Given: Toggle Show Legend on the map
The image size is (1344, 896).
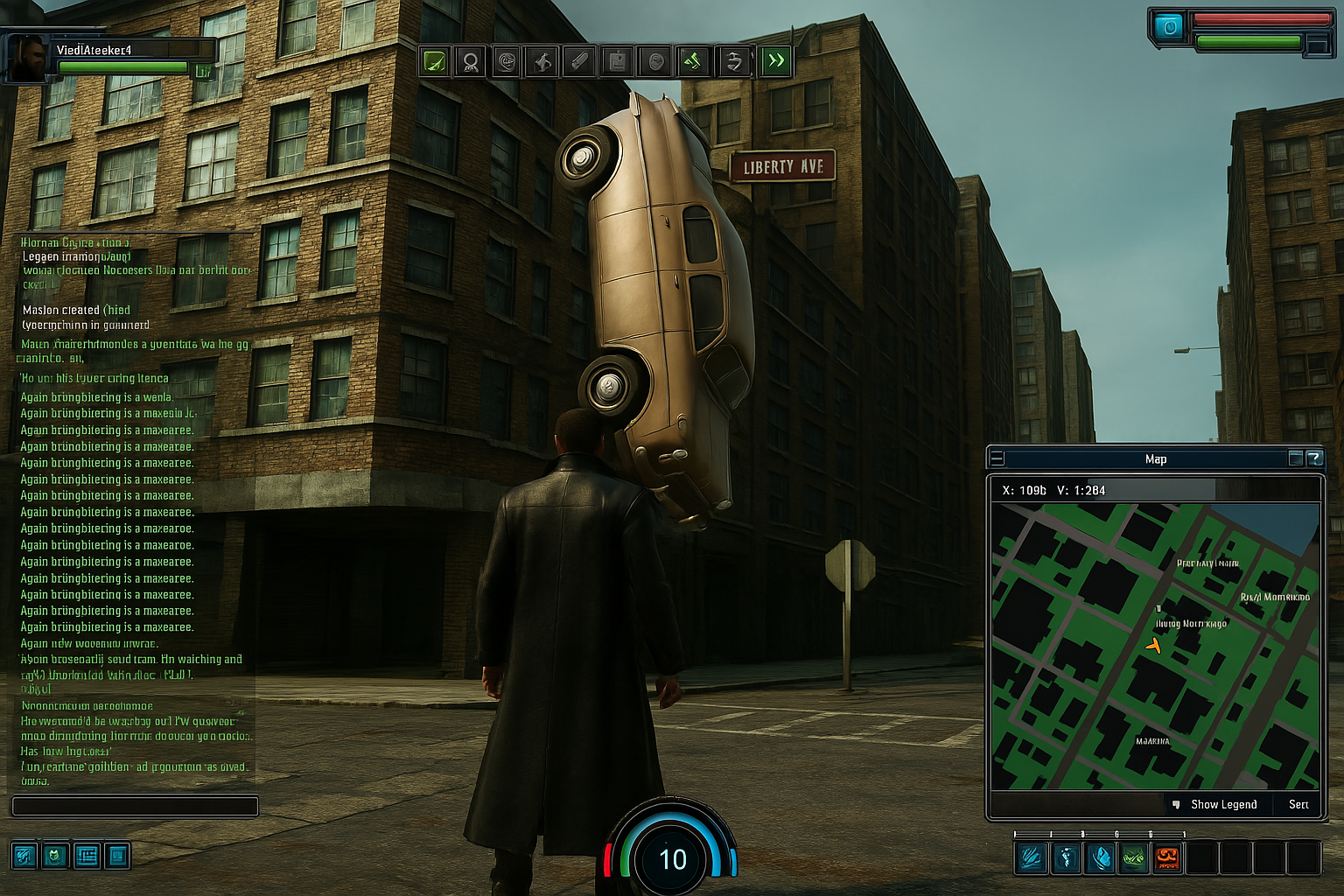Looking at the screenshot, I should tap(1222, 804).
